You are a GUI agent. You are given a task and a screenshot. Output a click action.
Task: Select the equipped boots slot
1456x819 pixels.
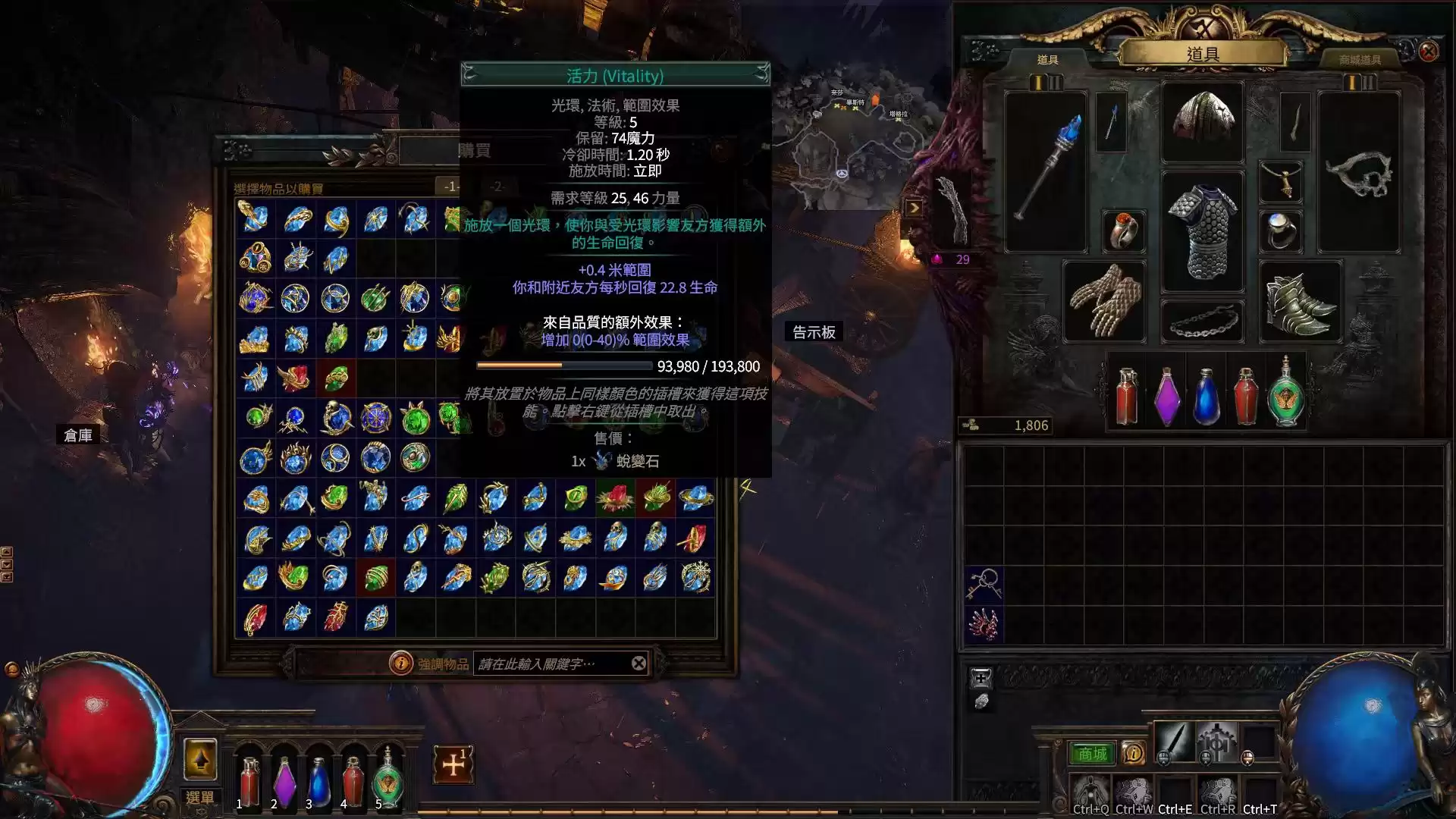click(x=1300, y=301)
